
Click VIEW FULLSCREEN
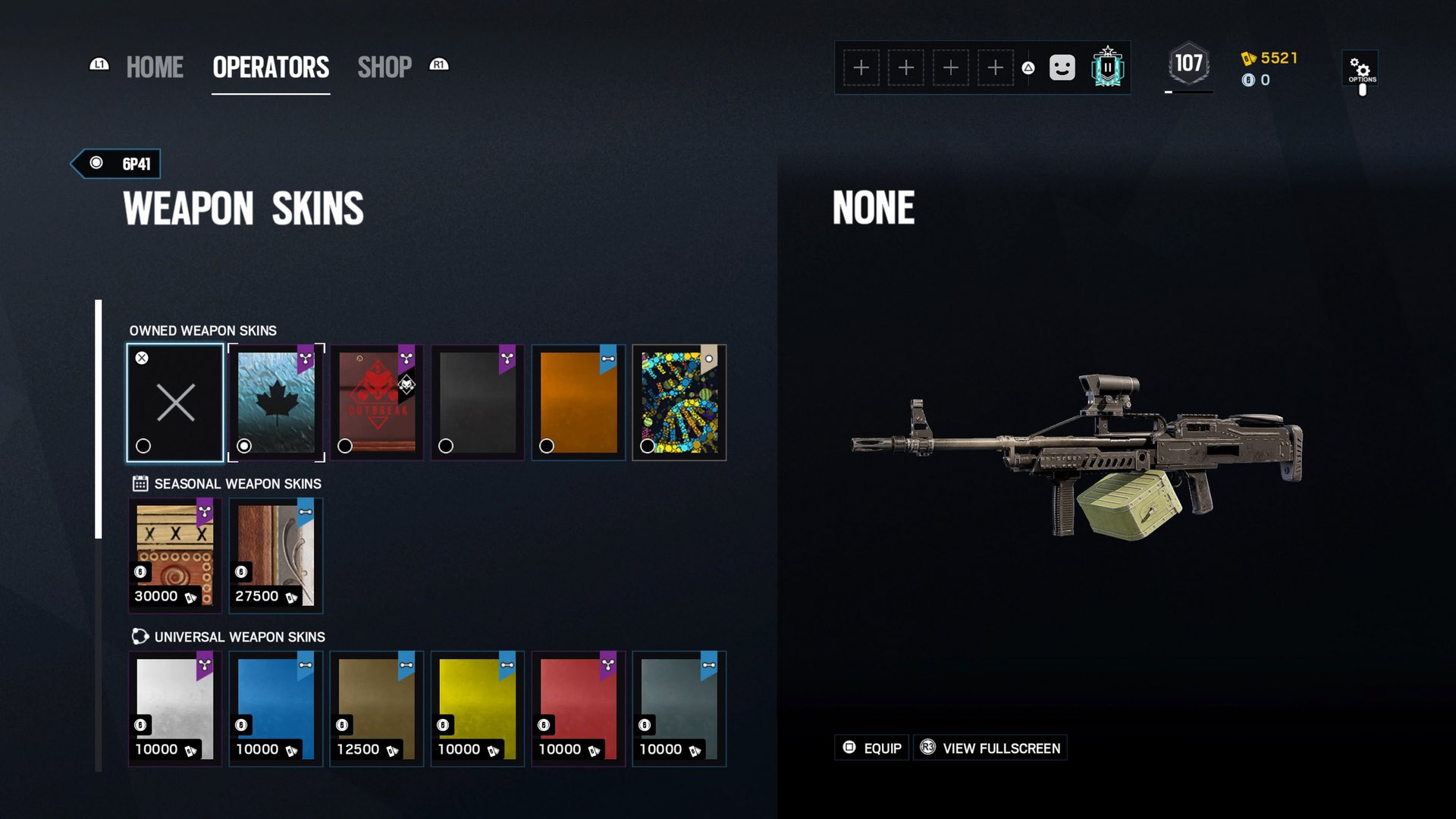(990, 748)
